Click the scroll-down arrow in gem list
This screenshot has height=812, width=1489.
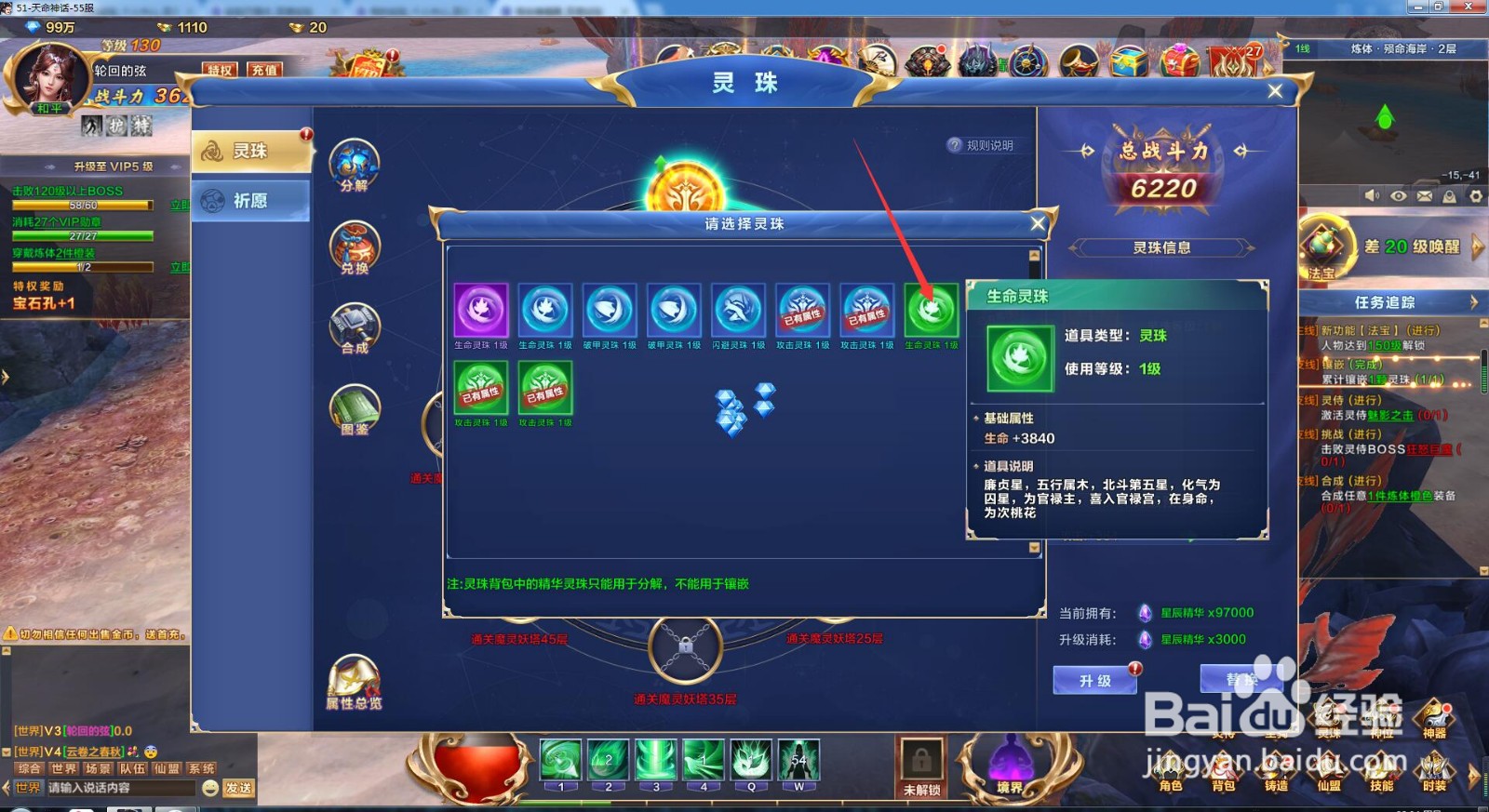1033,548
